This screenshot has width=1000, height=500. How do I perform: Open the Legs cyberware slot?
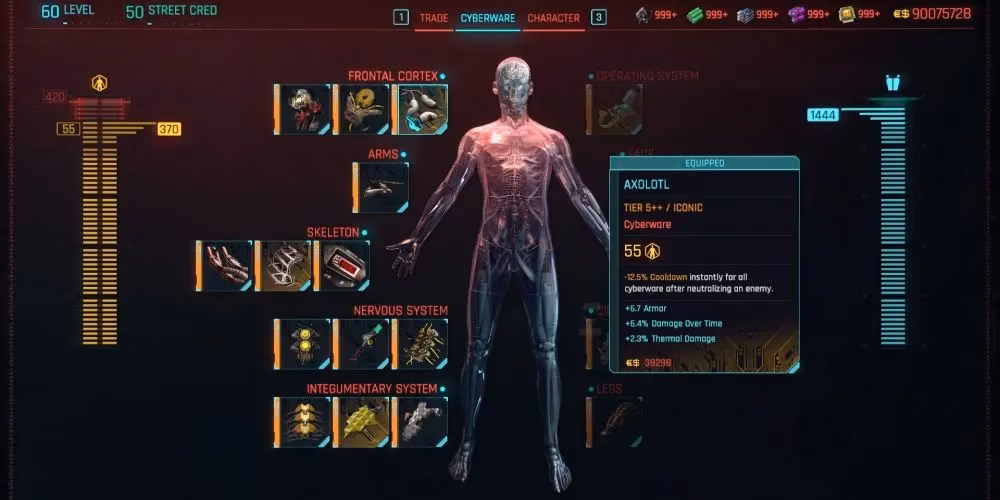coord(616,421)
